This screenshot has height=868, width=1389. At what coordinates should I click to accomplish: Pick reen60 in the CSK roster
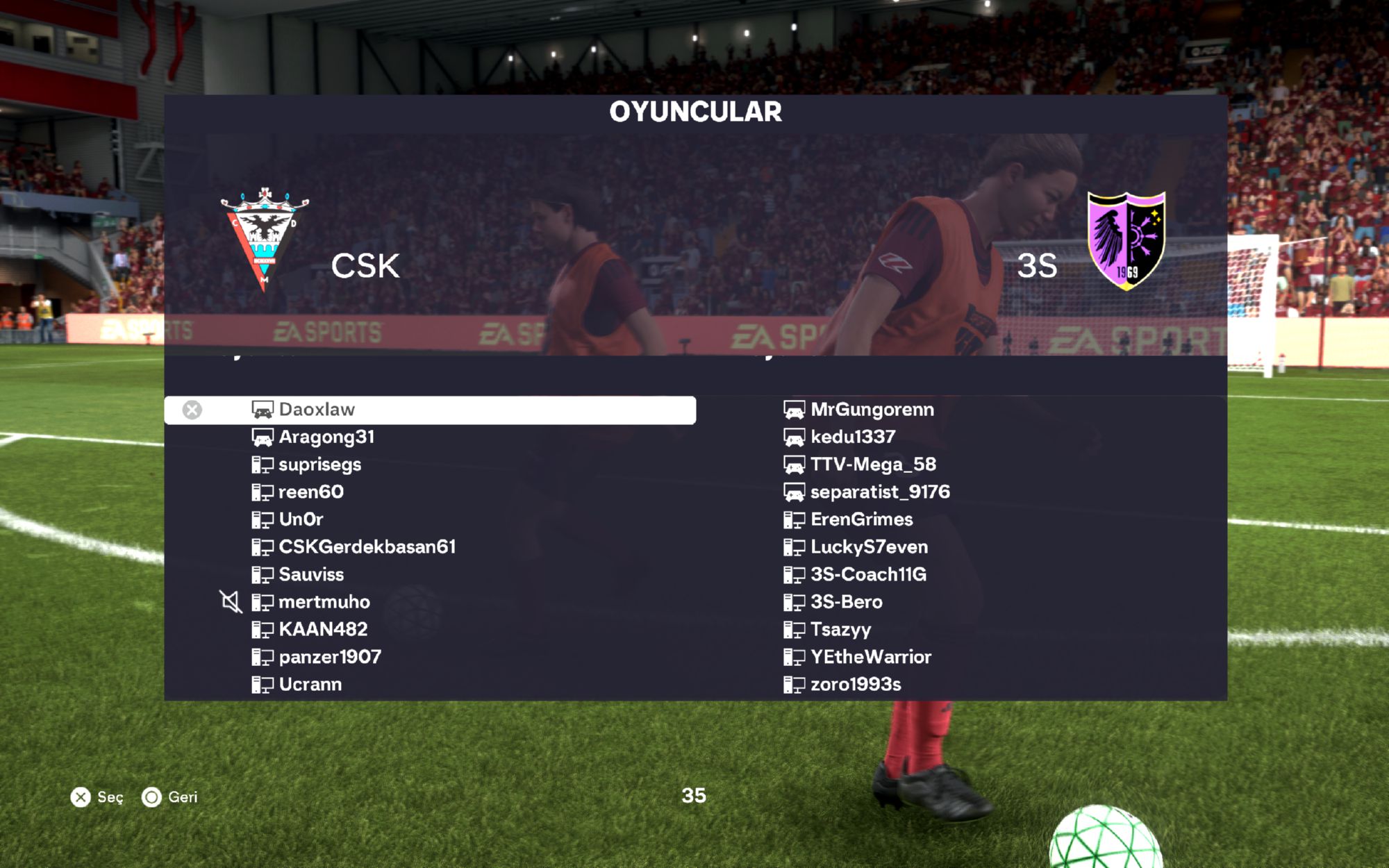click(x=310, y=492)
